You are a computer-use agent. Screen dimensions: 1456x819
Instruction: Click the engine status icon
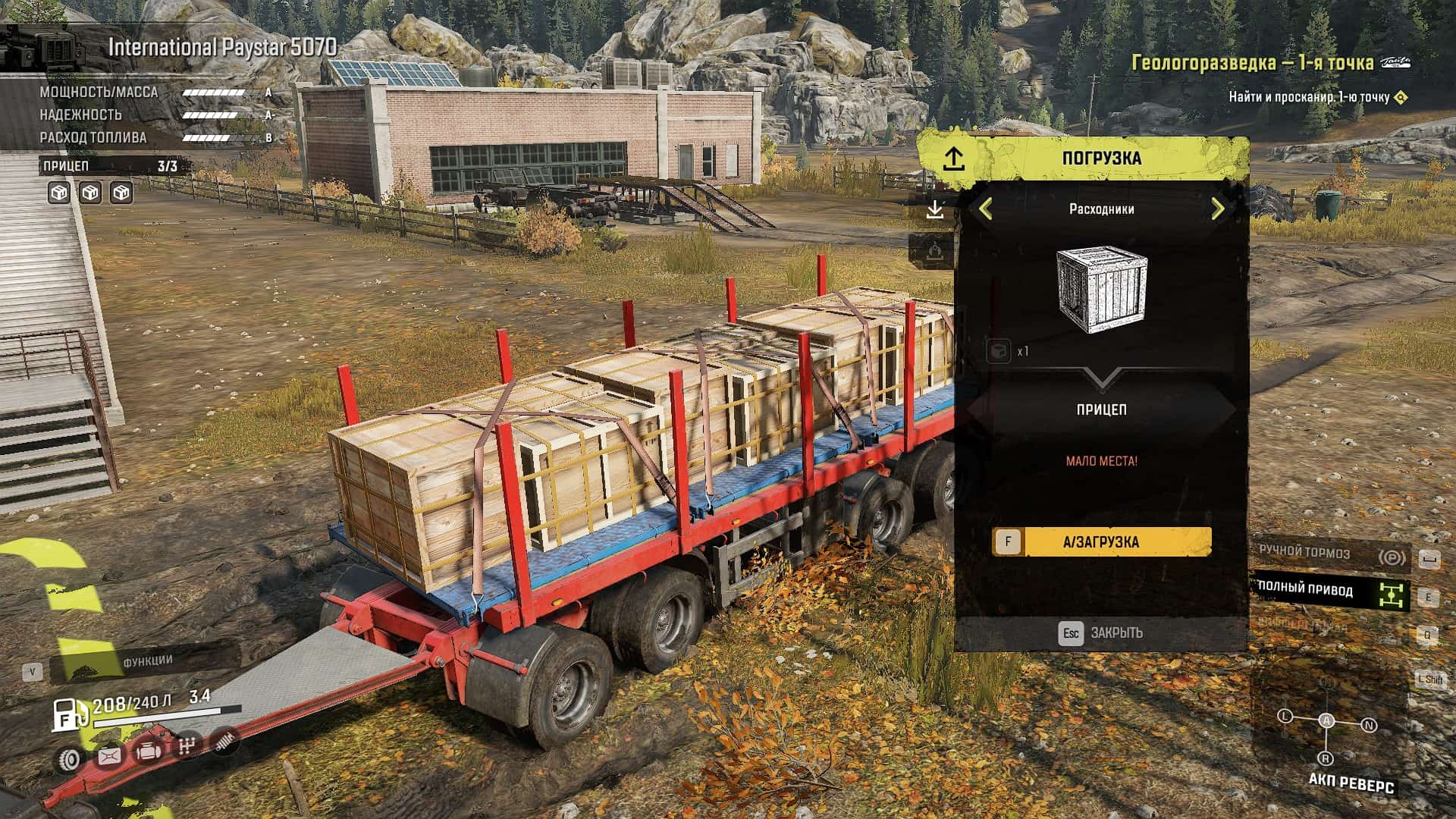coord(147,752)
